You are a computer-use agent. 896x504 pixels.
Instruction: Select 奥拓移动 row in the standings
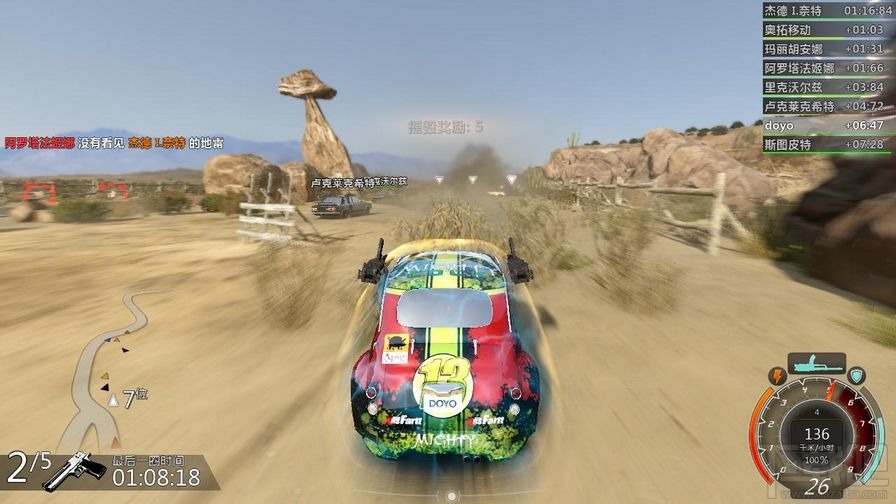[823, 29]
